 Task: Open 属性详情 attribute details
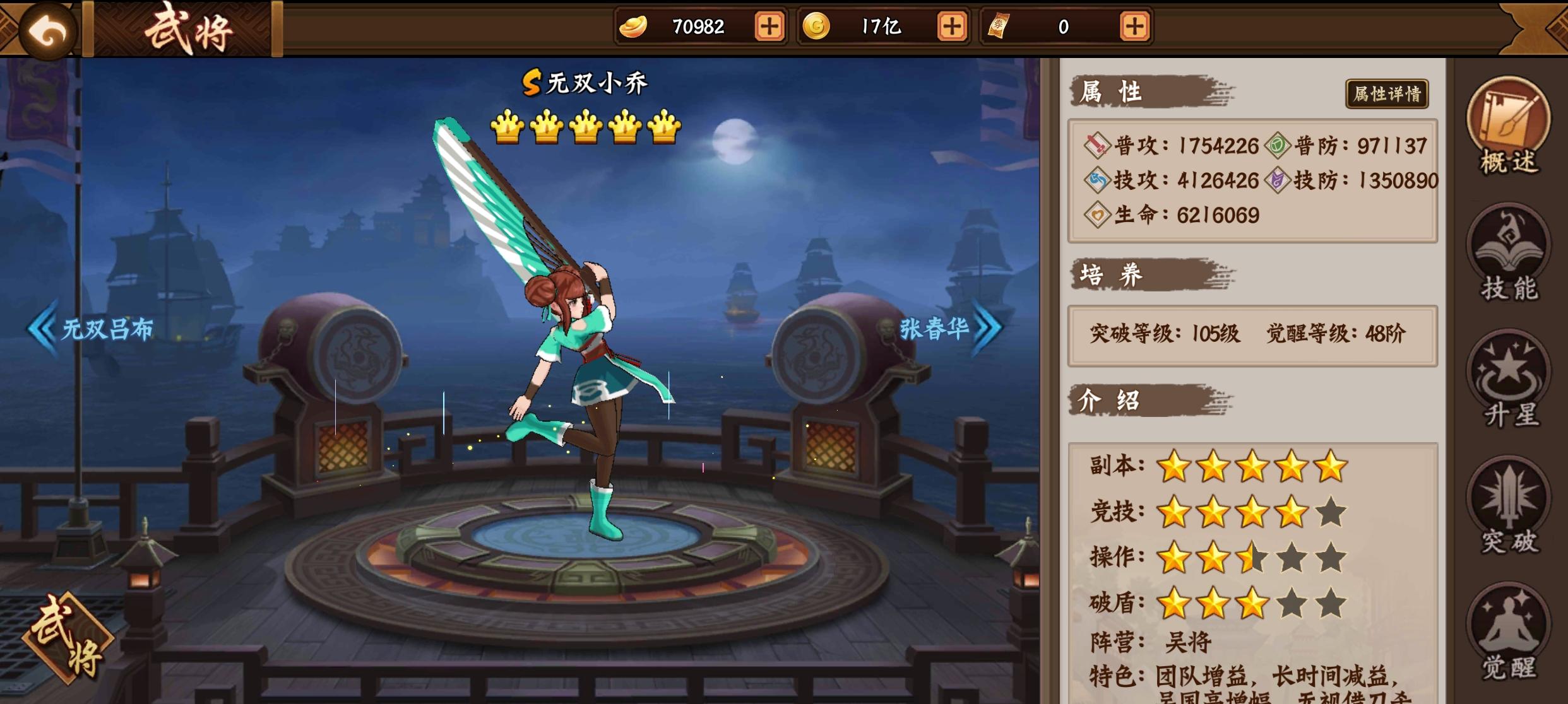coord(1387,95)
